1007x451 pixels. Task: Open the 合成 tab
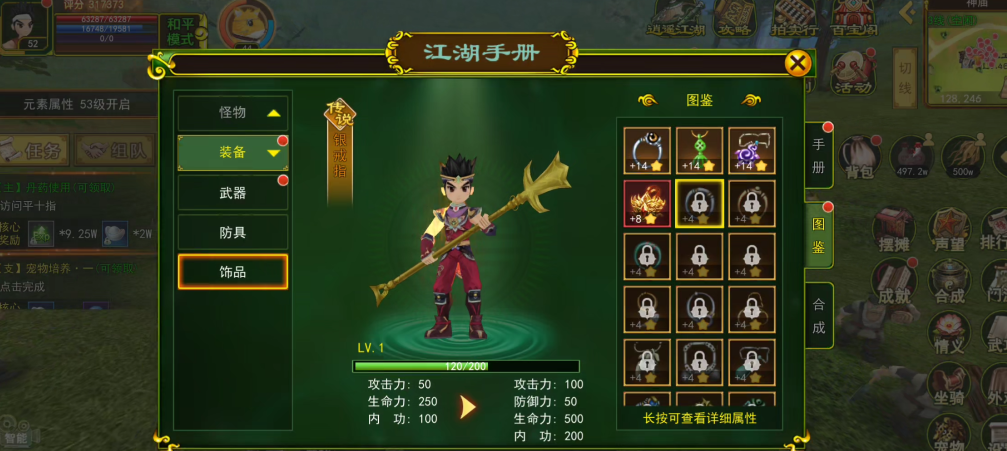tap(818, 315)
